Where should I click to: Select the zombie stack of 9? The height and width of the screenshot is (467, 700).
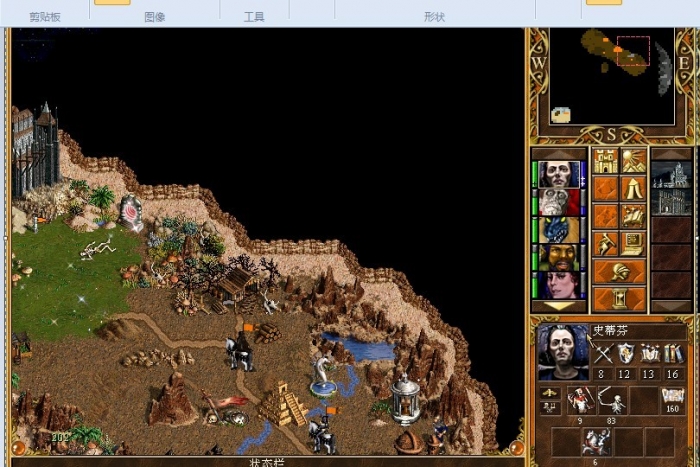point(580,401)
